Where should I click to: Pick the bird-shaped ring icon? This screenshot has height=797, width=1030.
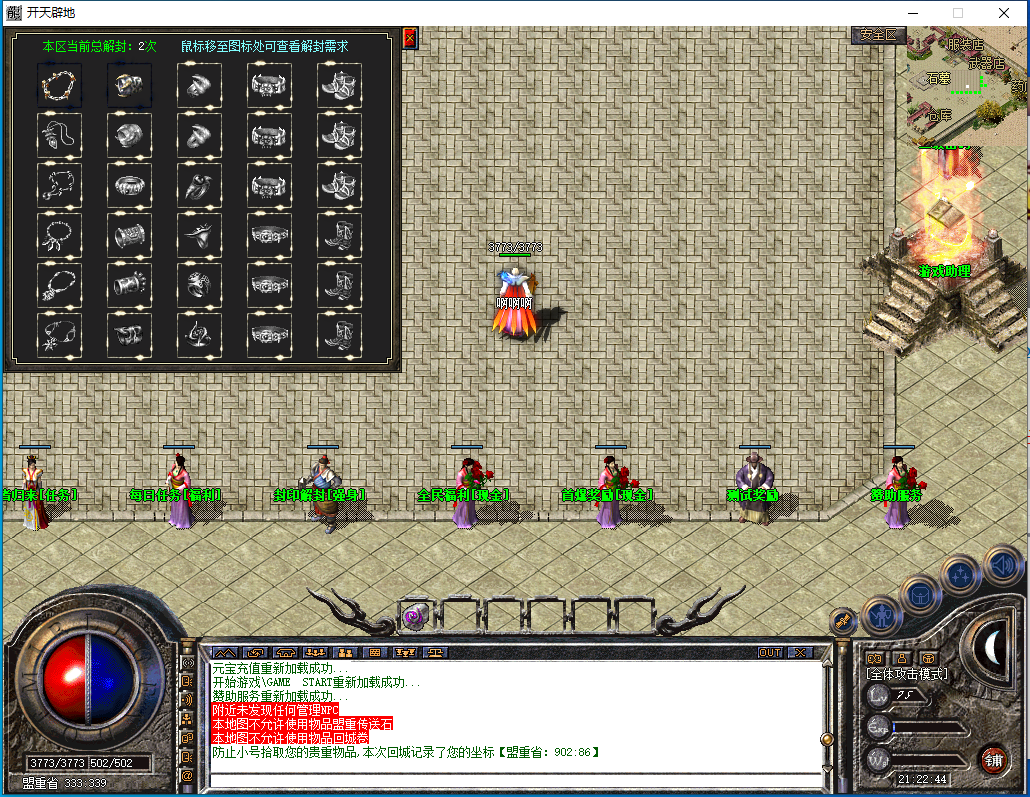pyautogui.click(x=199, y=235)
